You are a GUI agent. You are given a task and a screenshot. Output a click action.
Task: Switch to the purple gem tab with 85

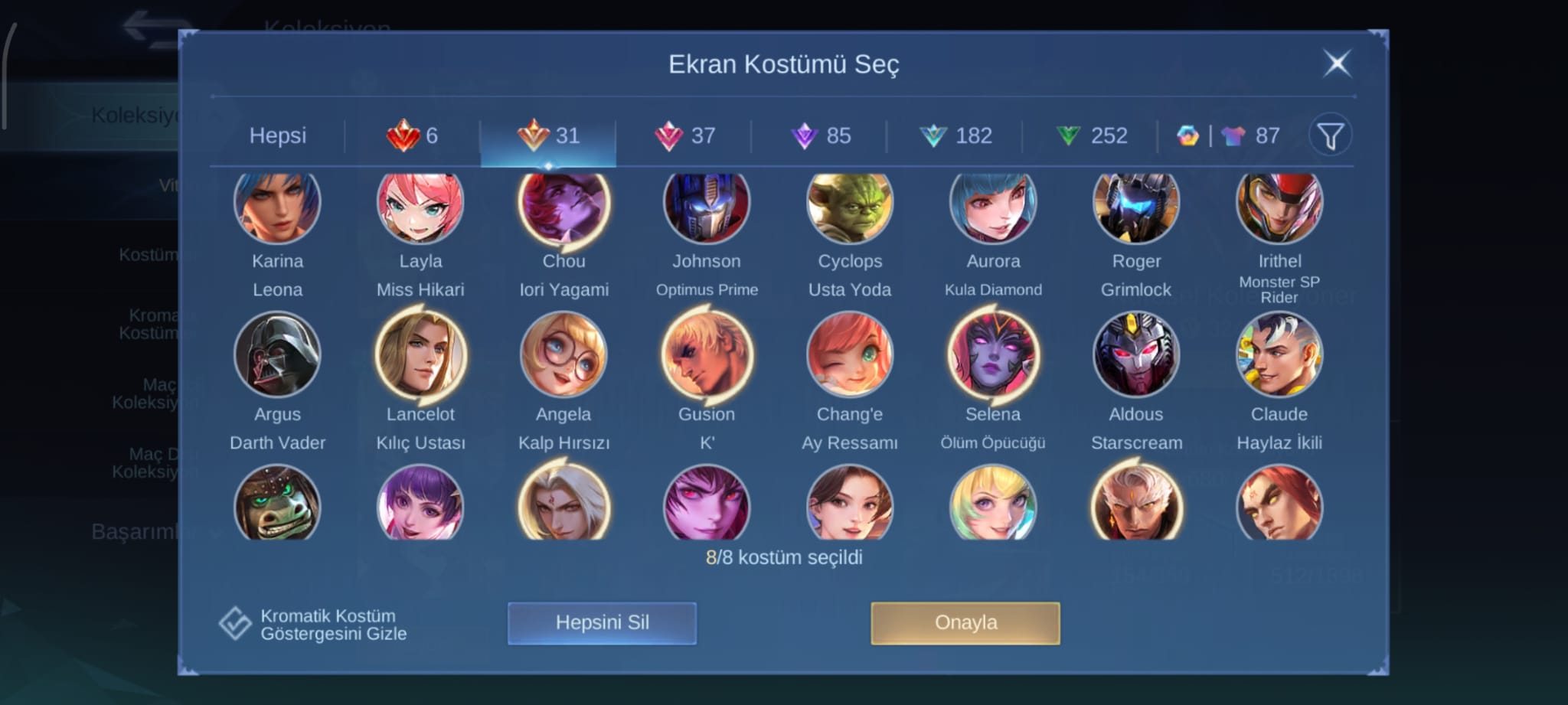(820, 135)
